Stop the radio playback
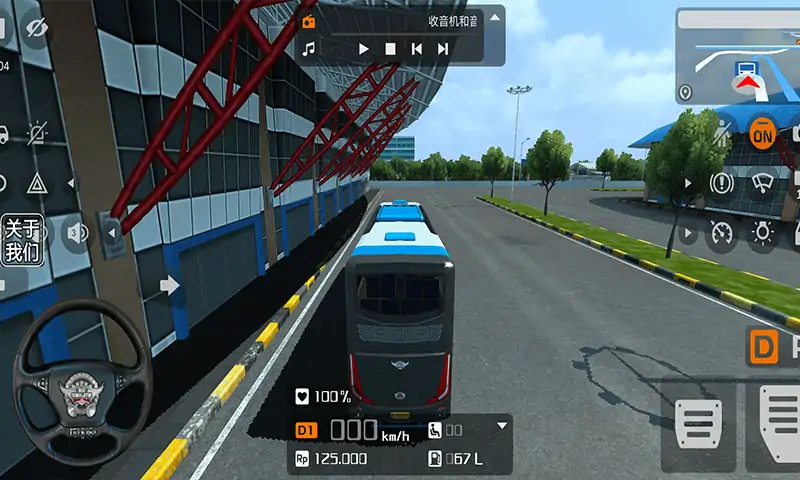 [x=391, y=48]
